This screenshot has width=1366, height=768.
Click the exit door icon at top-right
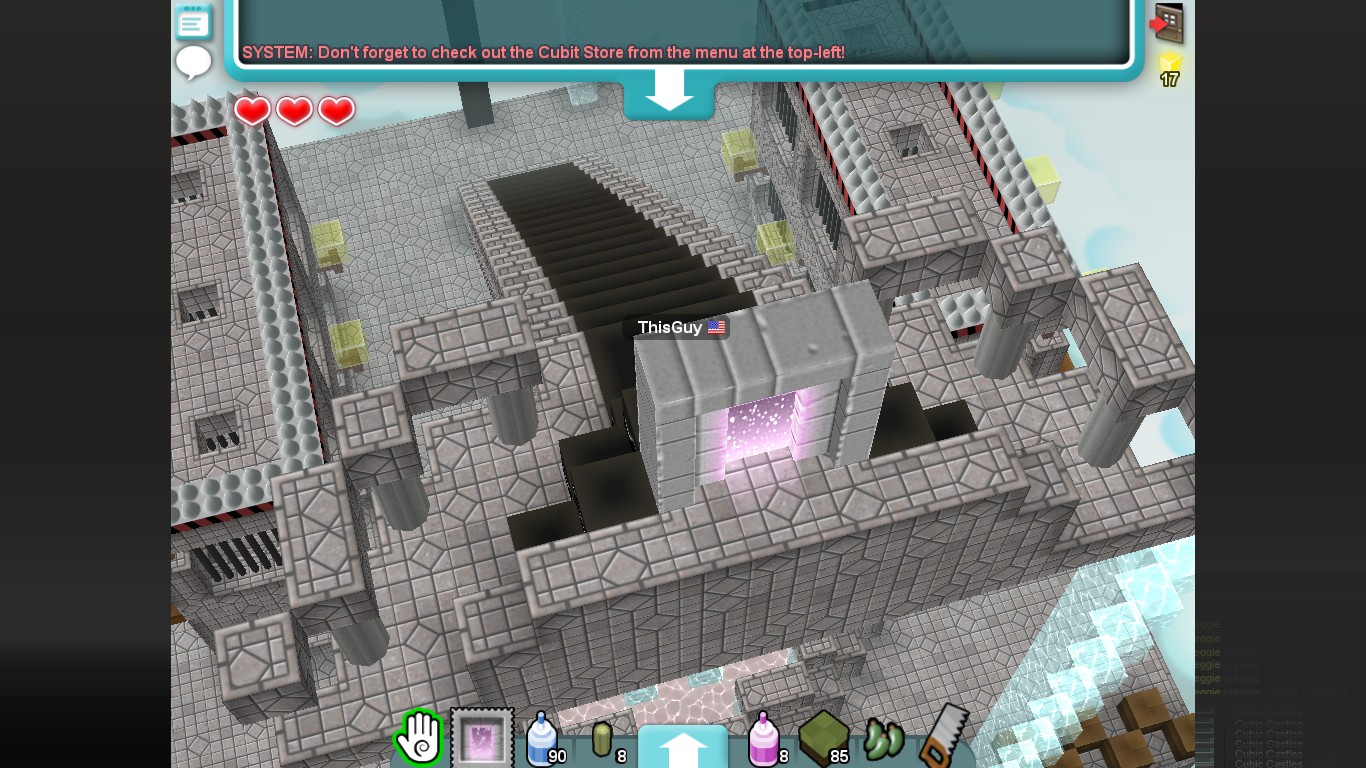[x=1168, y=22]
